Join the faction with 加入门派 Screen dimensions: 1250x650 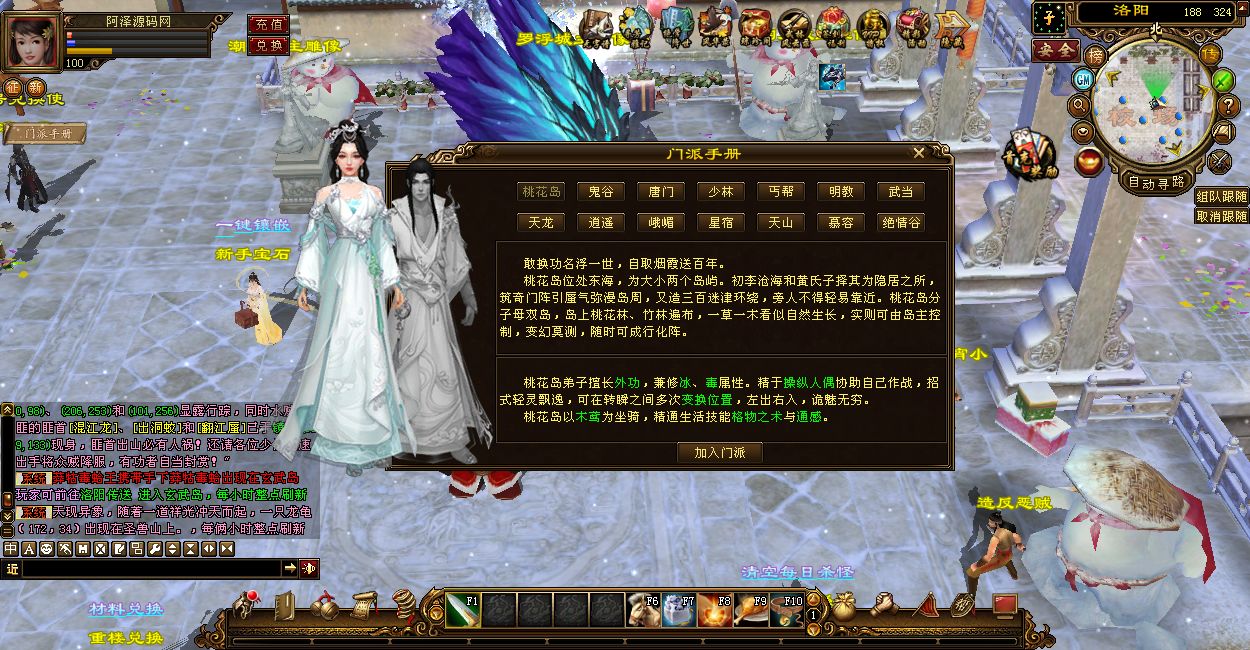(x=720, y=452)
